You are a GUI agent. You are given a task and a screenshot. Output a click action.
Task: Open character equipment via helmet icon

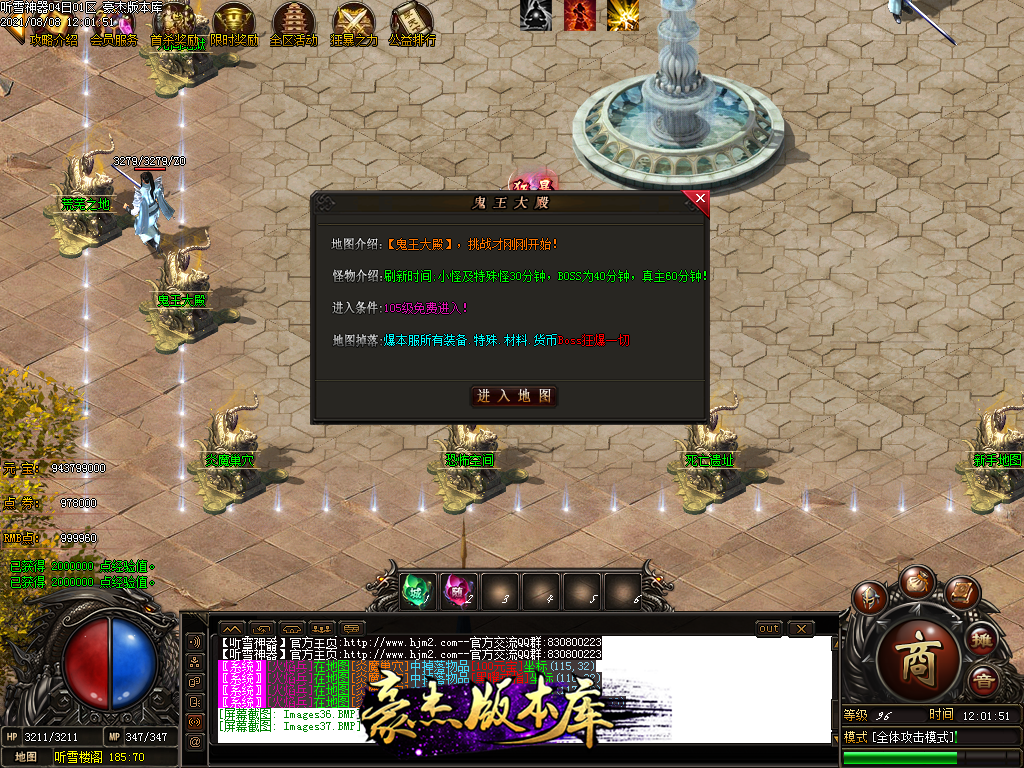pos(869,596)
